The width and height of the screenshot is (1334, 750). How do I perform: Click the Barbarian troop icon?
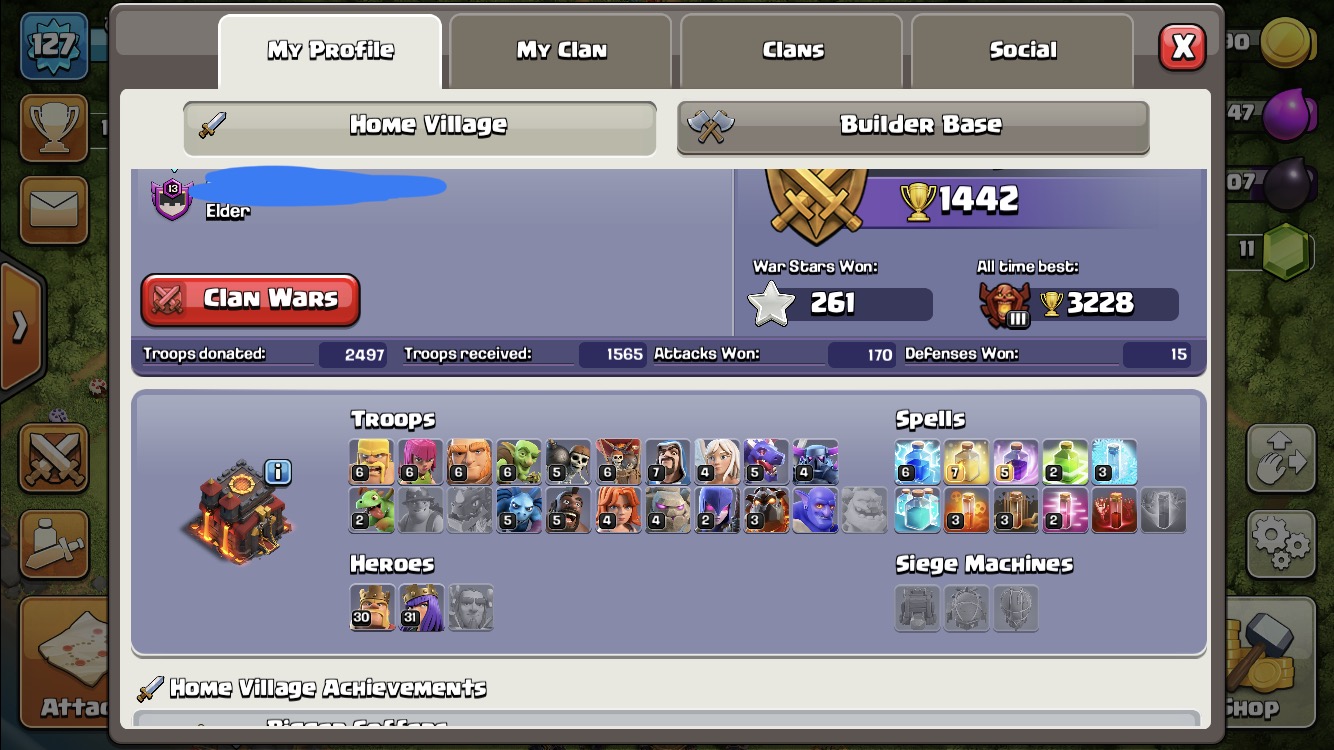click(372, 462)
